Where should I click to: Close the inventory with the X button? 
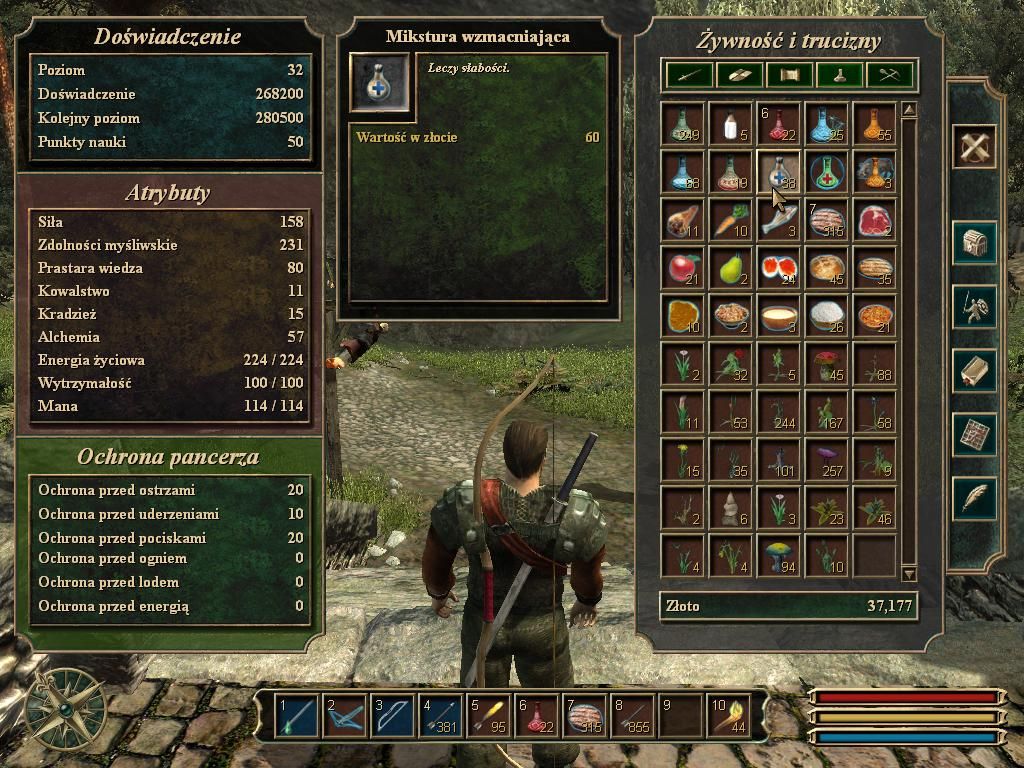(974, 148)
